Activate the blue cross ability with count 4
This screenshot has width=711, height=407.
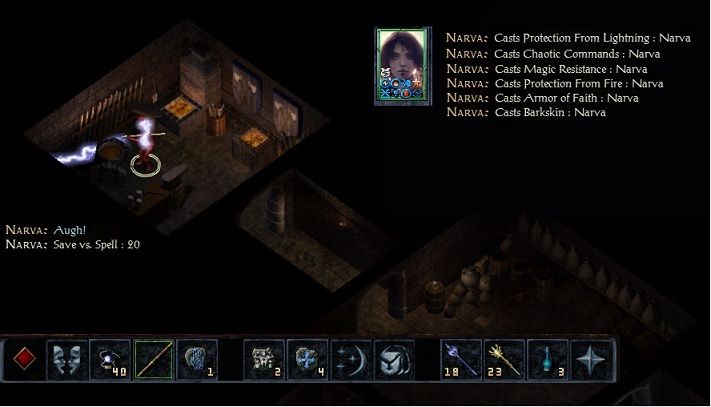point(308,360)
